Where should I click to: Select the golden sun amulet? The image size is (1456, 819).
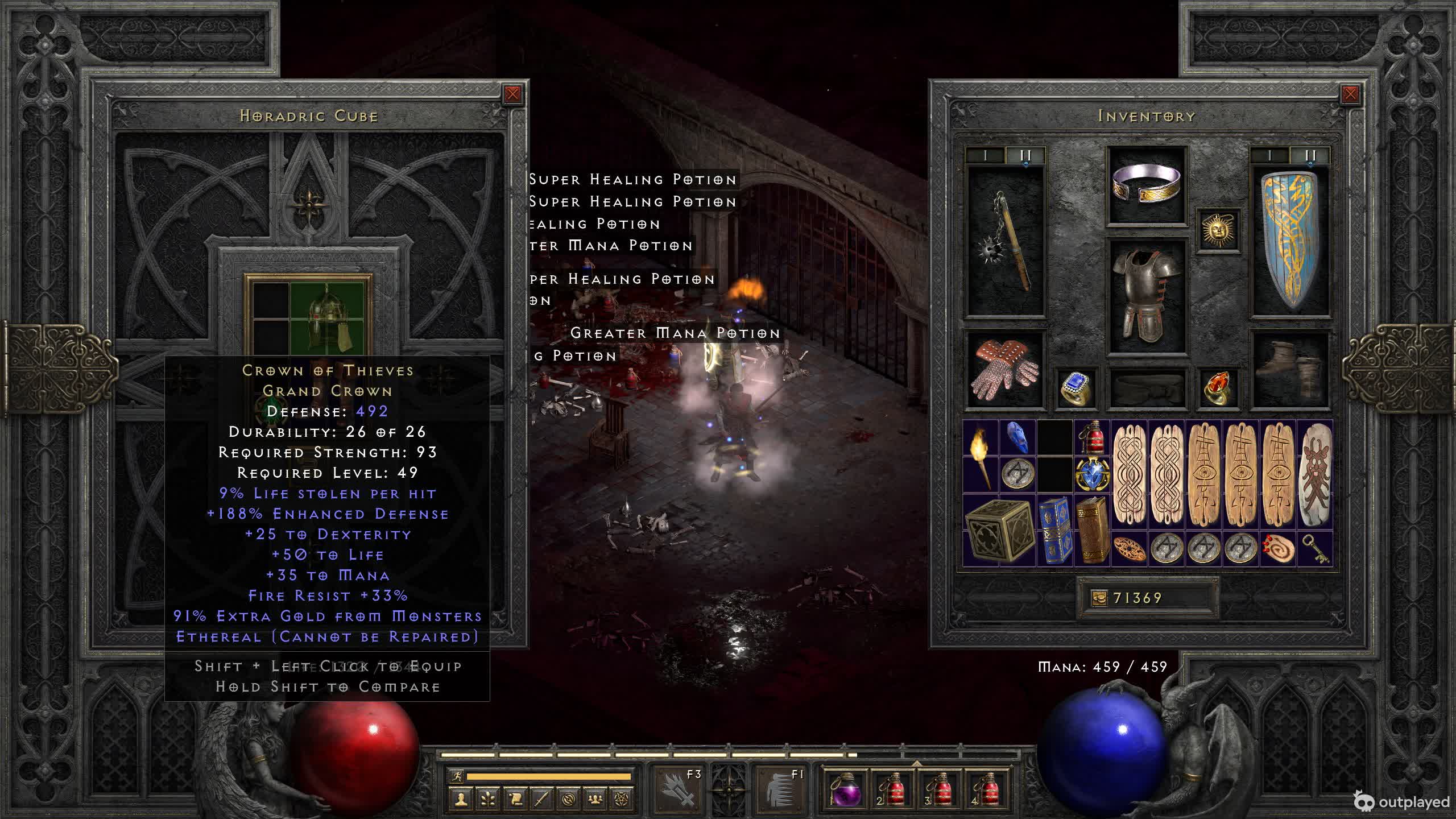click(x=1218, y=230)
